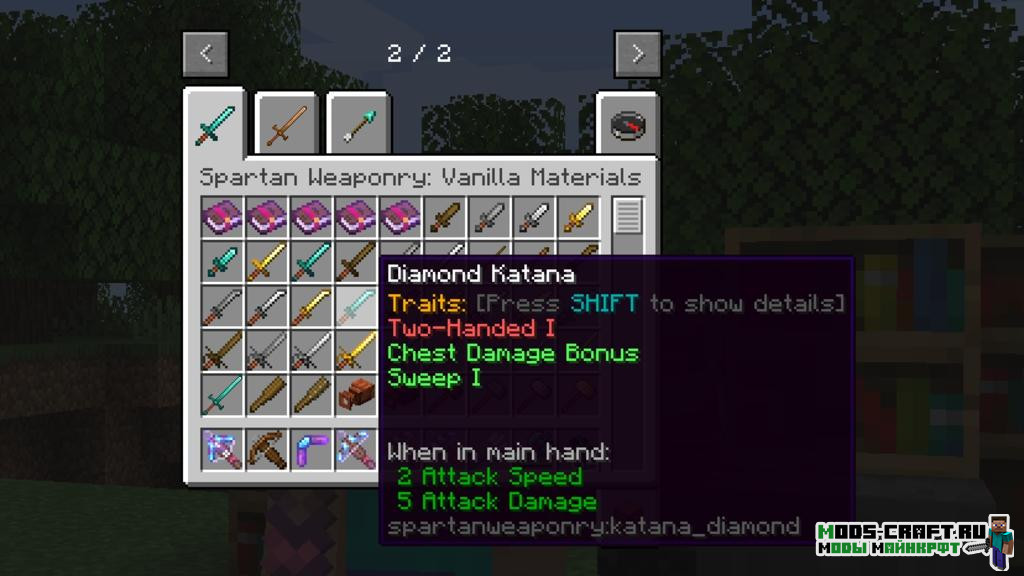Screen dimensions: 1024x576
Task: Go to the previous creative tab page
Action: click(x=205, y=54)
